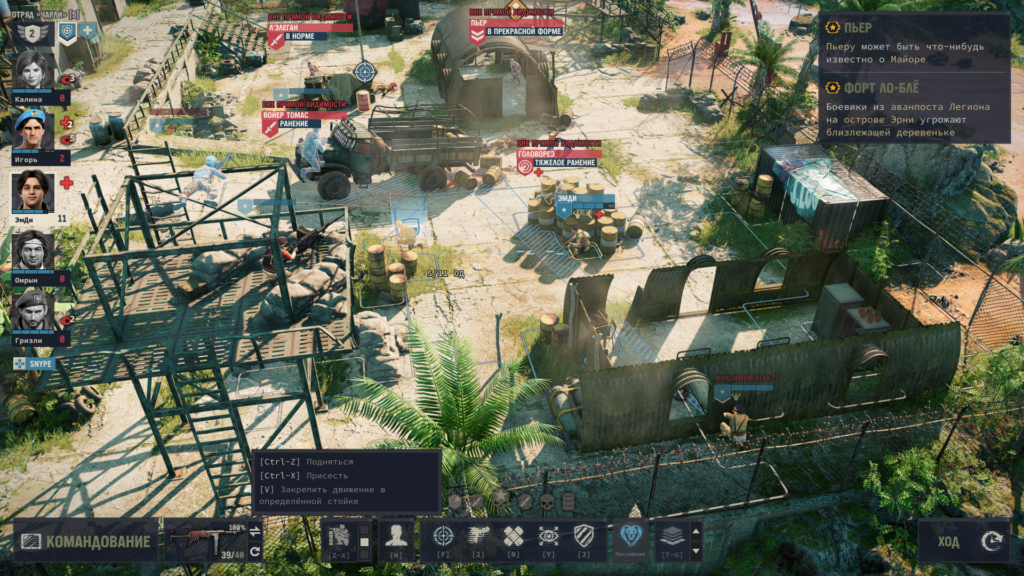
Task: Select Калина's portrait
Action: pyautogui.click(x=33, y=71)
